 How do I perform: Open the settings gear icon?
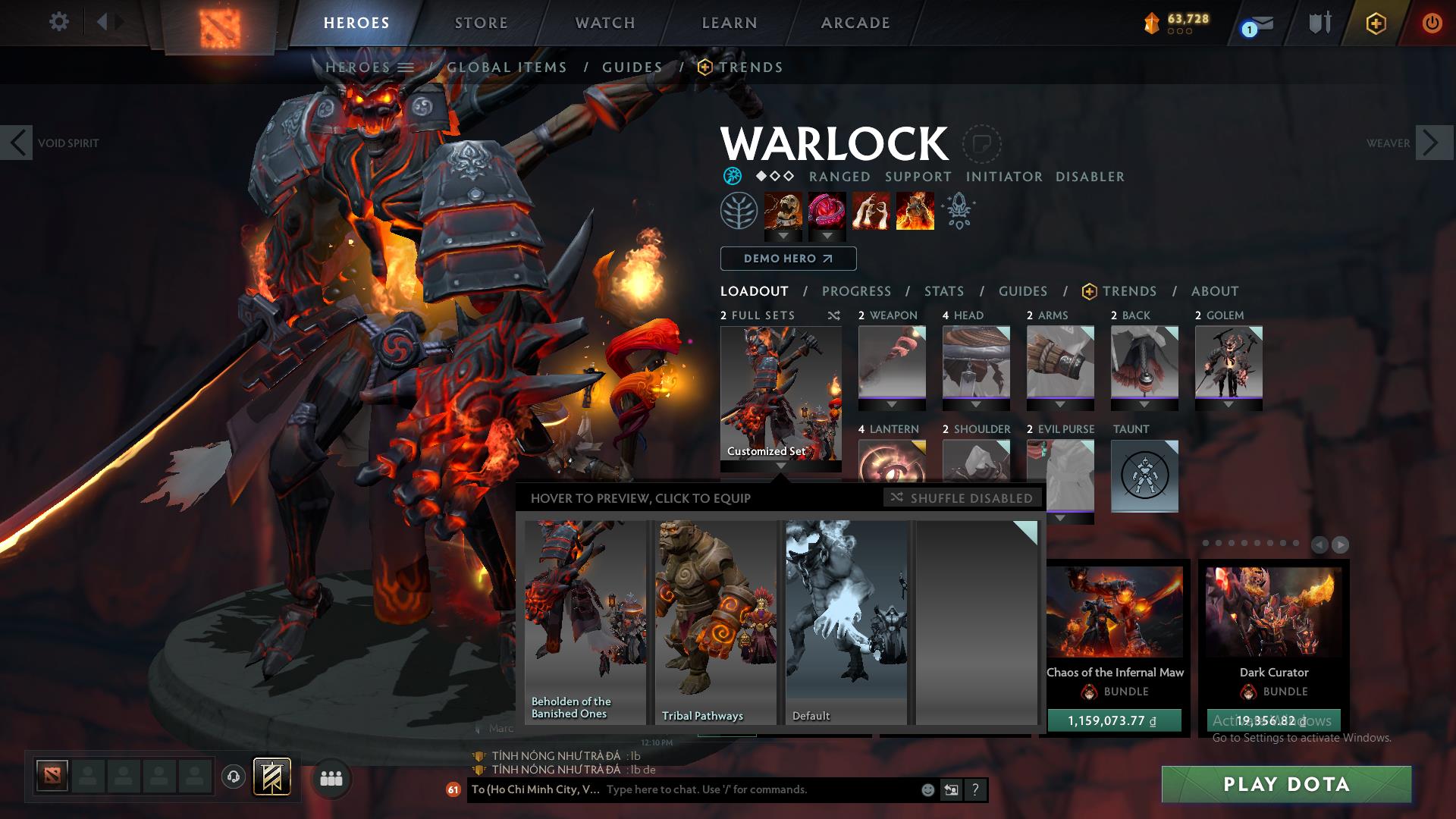point(59,21)
